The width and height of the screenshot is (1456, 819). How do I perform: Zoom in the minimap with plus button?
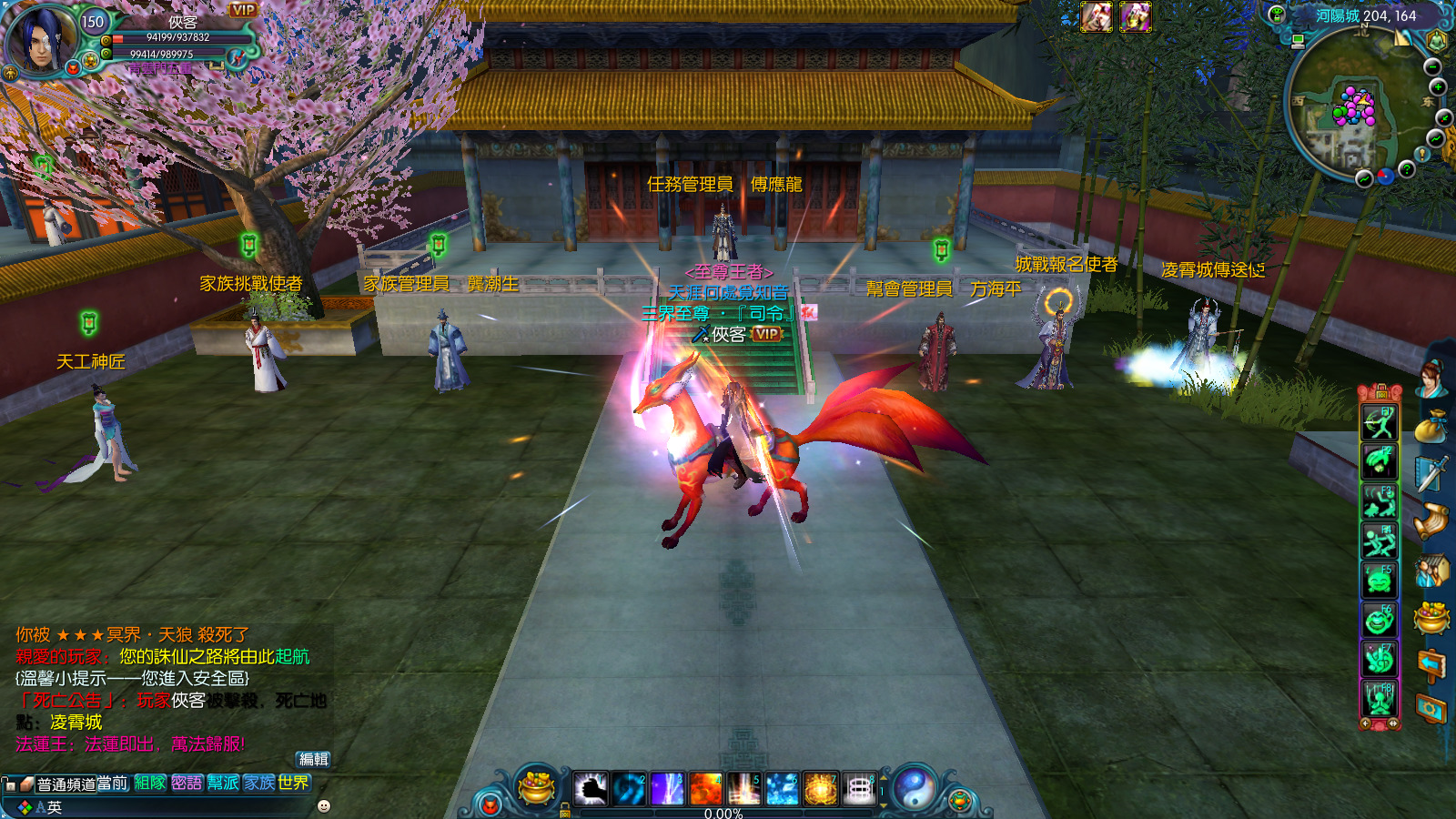click(1438, 87)
